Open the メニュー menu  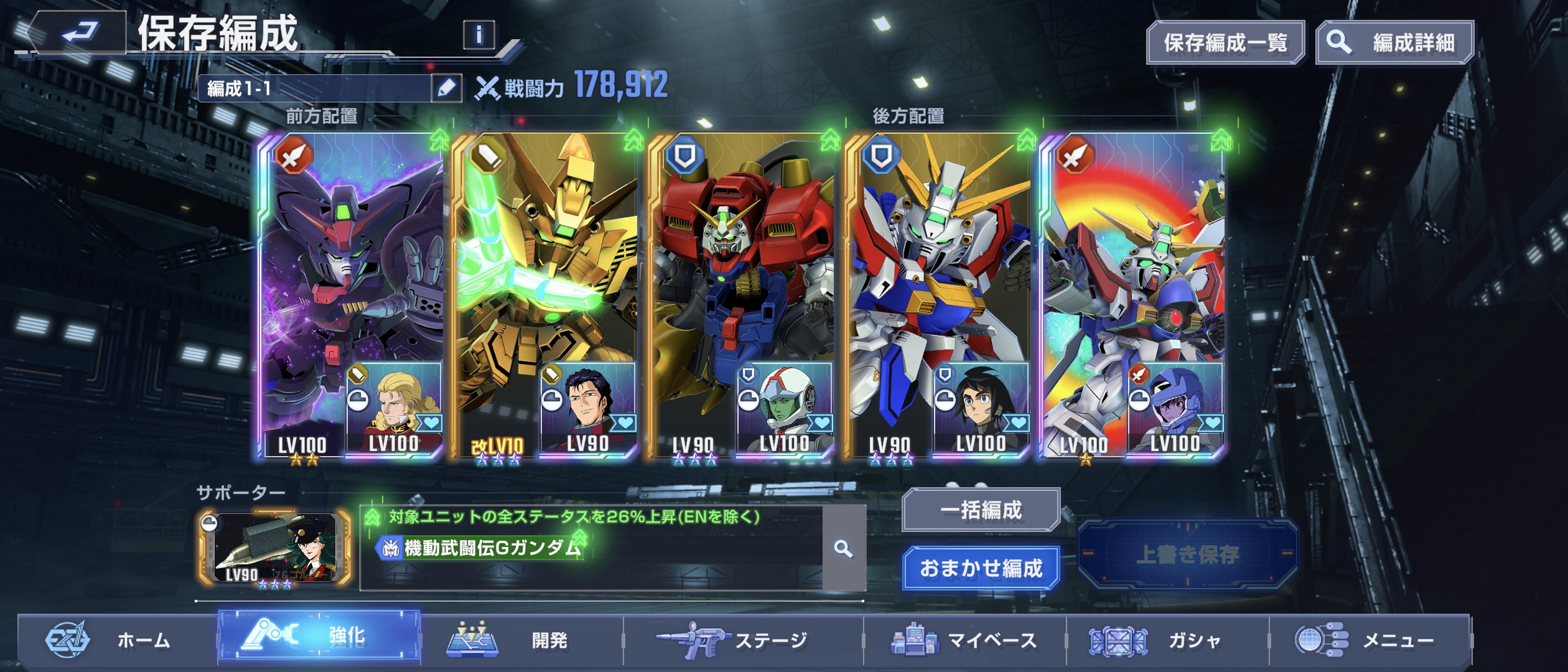click(1369, 640)
